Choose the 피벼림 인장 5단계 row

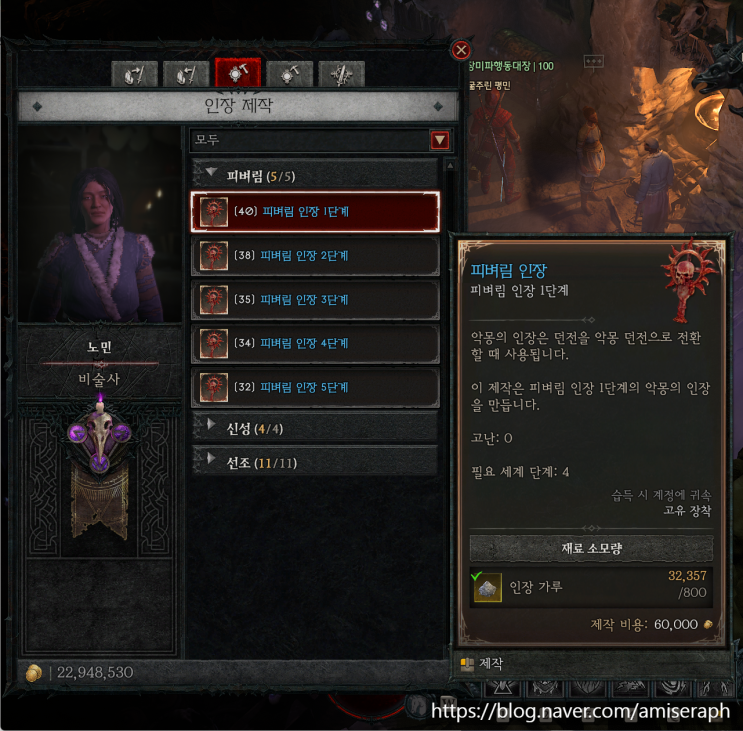pos(314,387)
